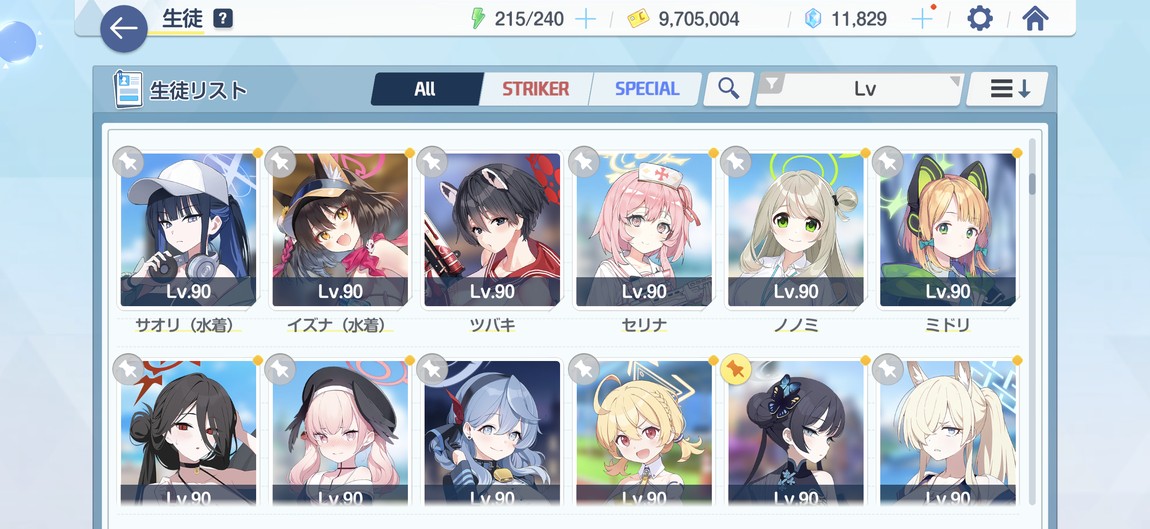Image resolution: width=1150 pixels, height=529 pixels.
Task: Open the student search magnifier
Action: coord(728,89)
